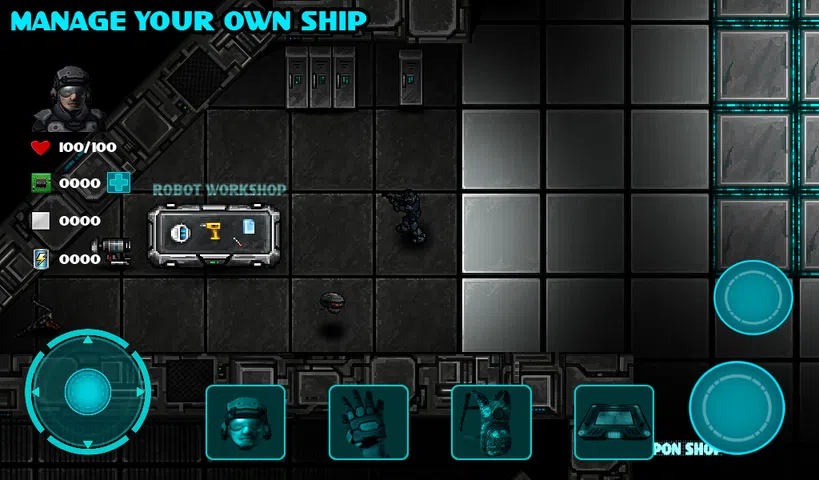Open the soldier head character menu
Screen dimensions: 819x480
tap(245, 422)
